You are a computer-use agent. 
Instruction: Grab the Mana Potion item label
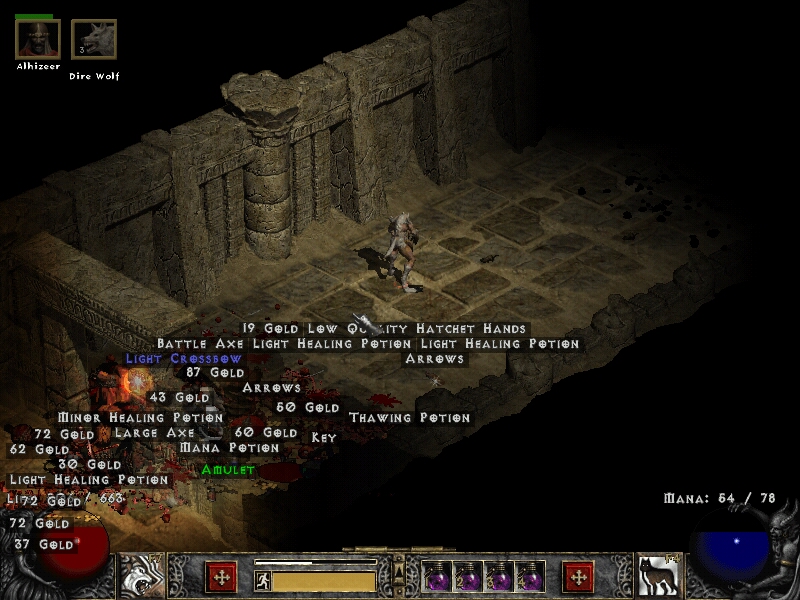(x=229, y=447)
